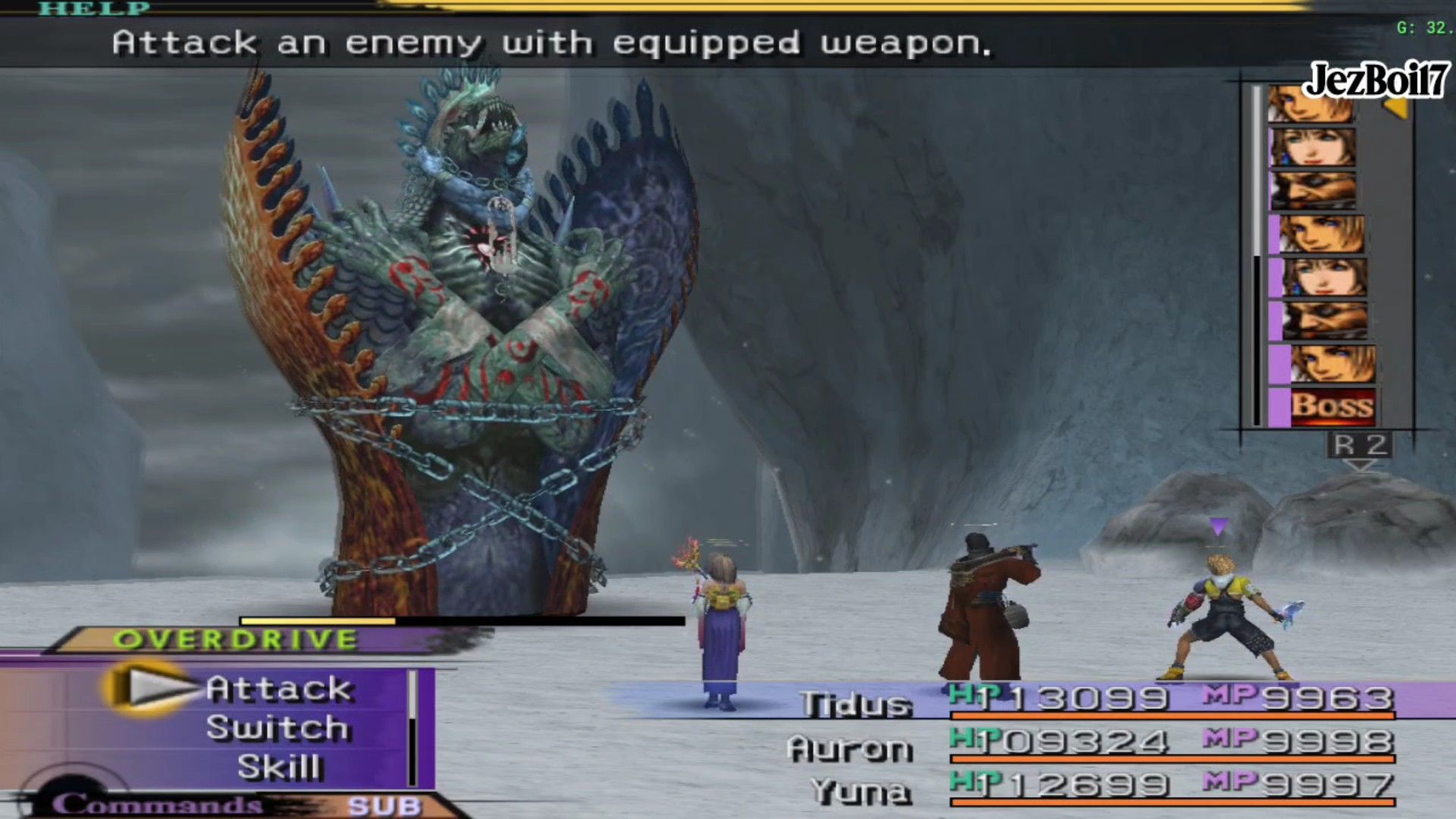1456x819 pixels.
Task: Open the Skill command
Action: coord(280,767)
